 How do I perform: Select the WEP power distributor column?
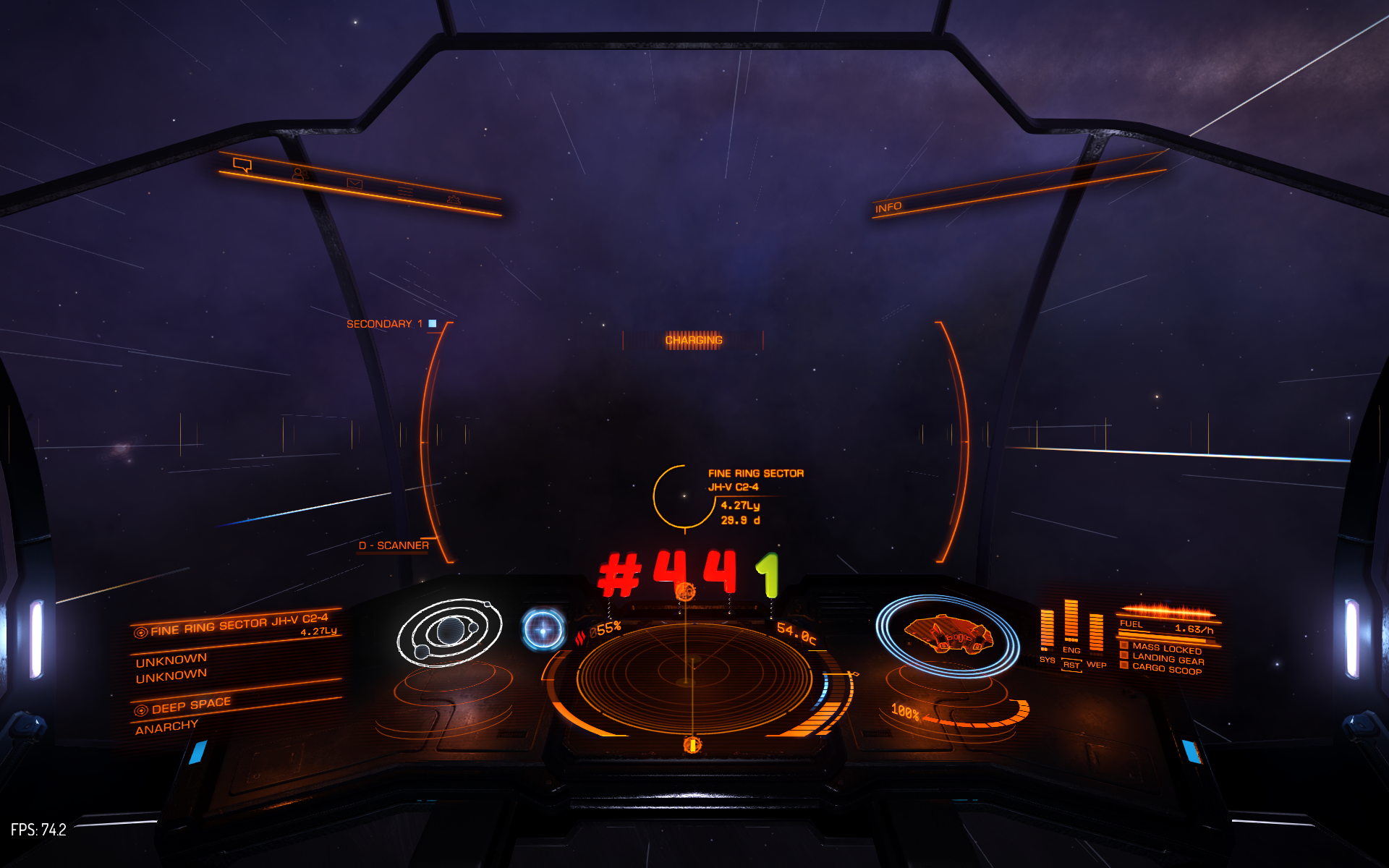pos(1096,634)
